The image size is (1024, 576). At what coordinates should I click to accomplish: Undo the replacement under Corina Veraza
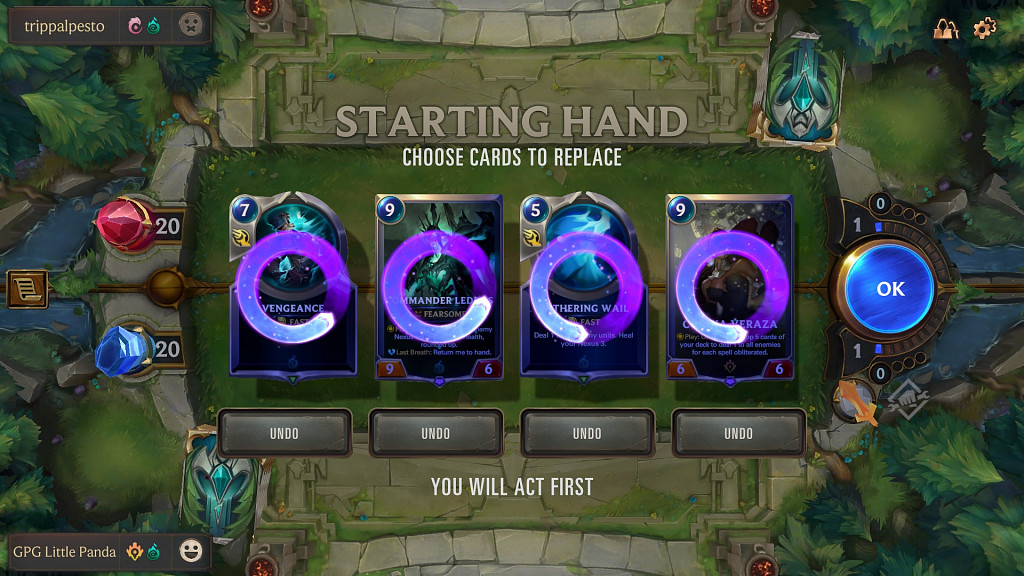738,433
